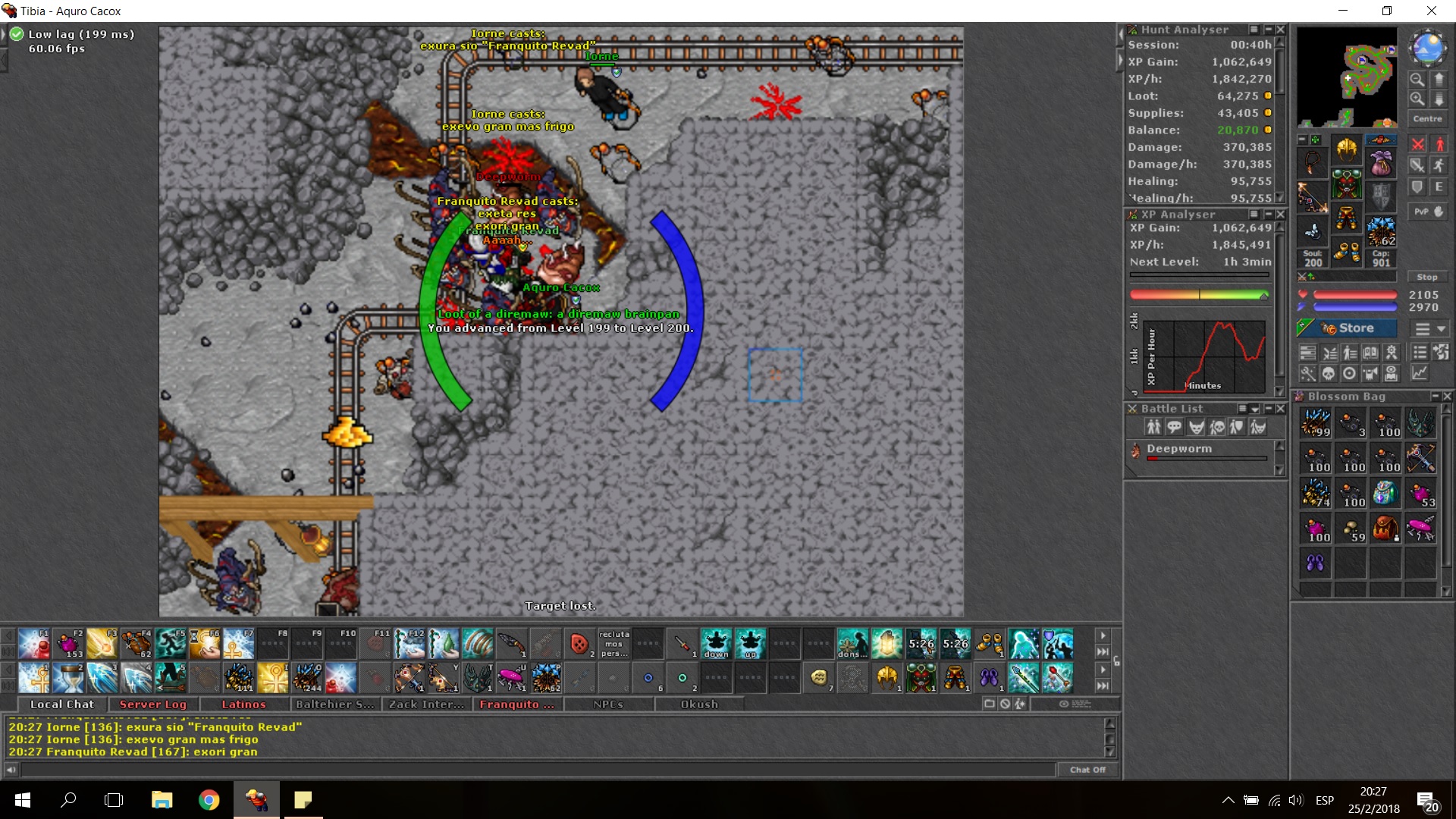Toggle the PvP mode button
This screenshot has height=819, width=1456.
coord(1427,212)
